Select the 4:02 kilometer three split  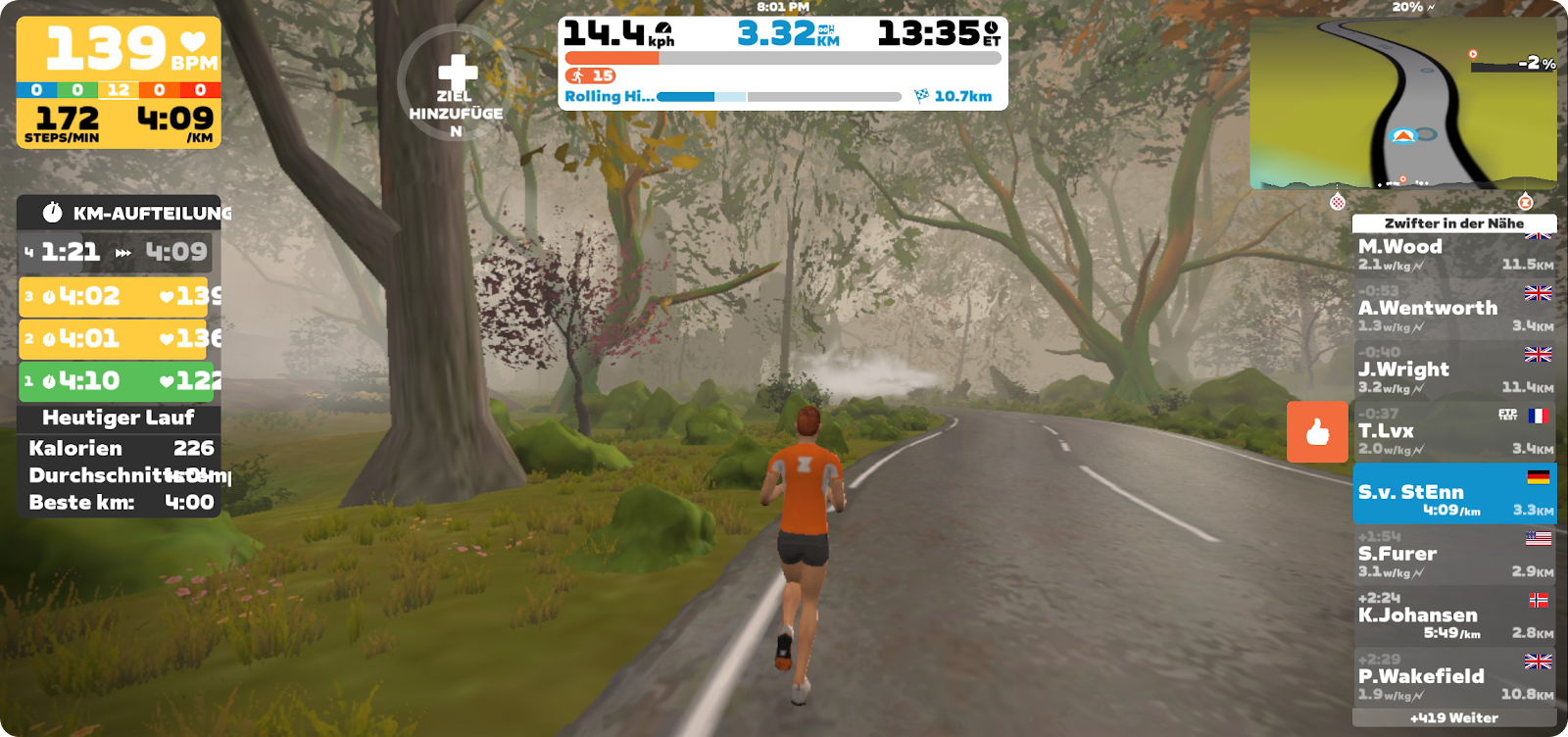click(118, 297)
